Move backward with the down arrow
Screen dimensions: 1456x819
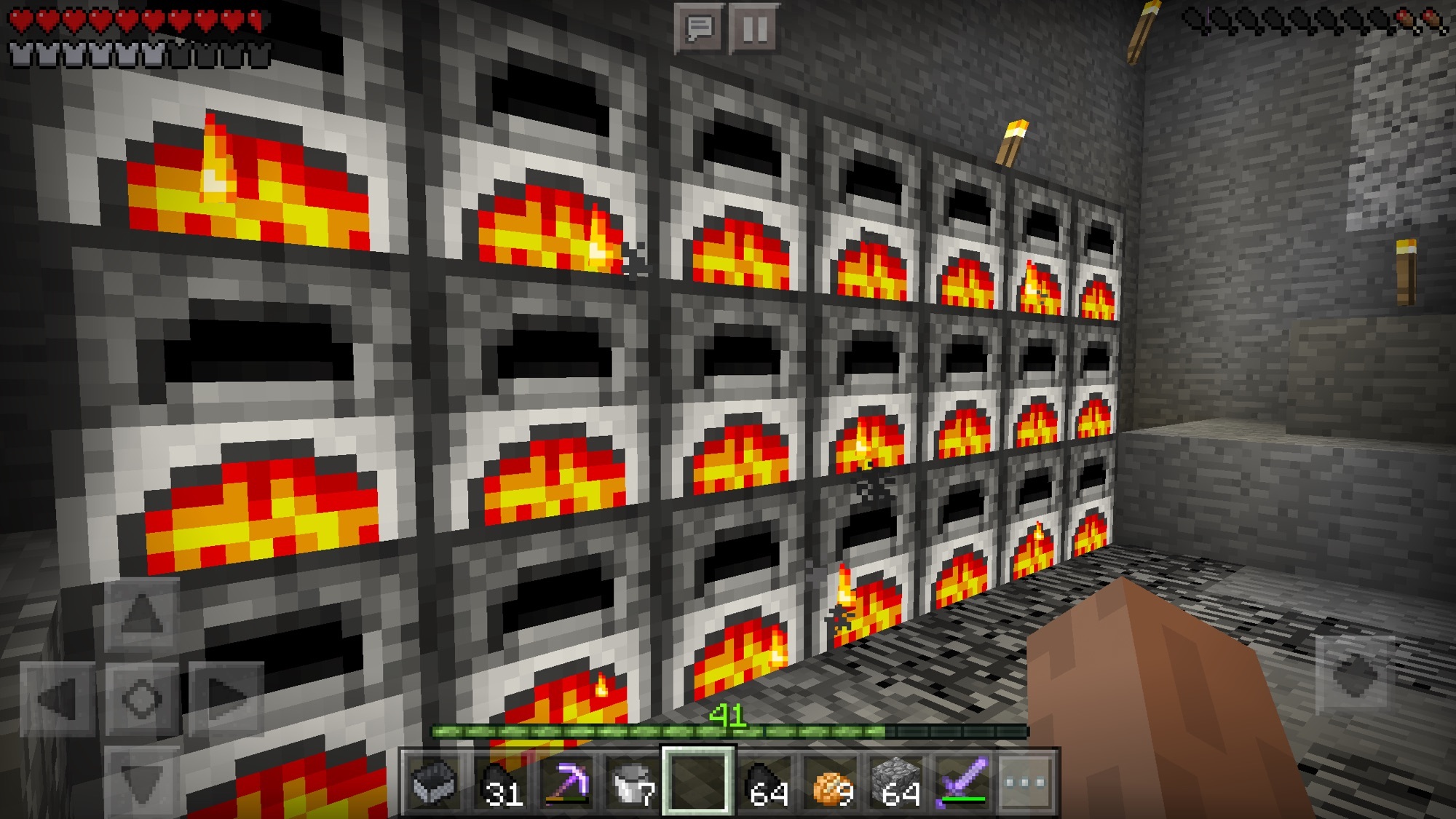[142, 783]
